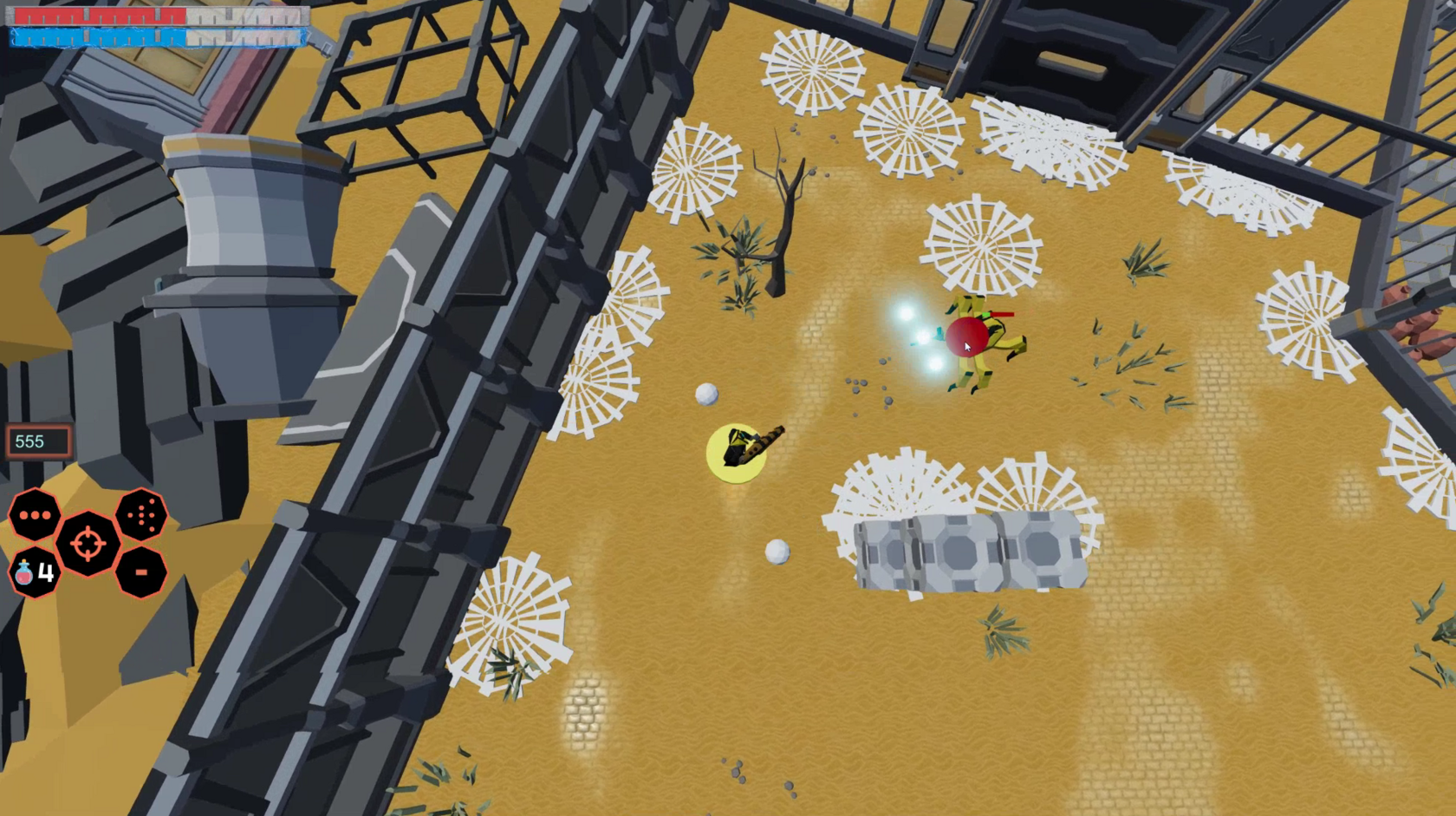Screen dimensions: 1456x816
Task: Select the three-dot burst ability icon
Action: 35,515
